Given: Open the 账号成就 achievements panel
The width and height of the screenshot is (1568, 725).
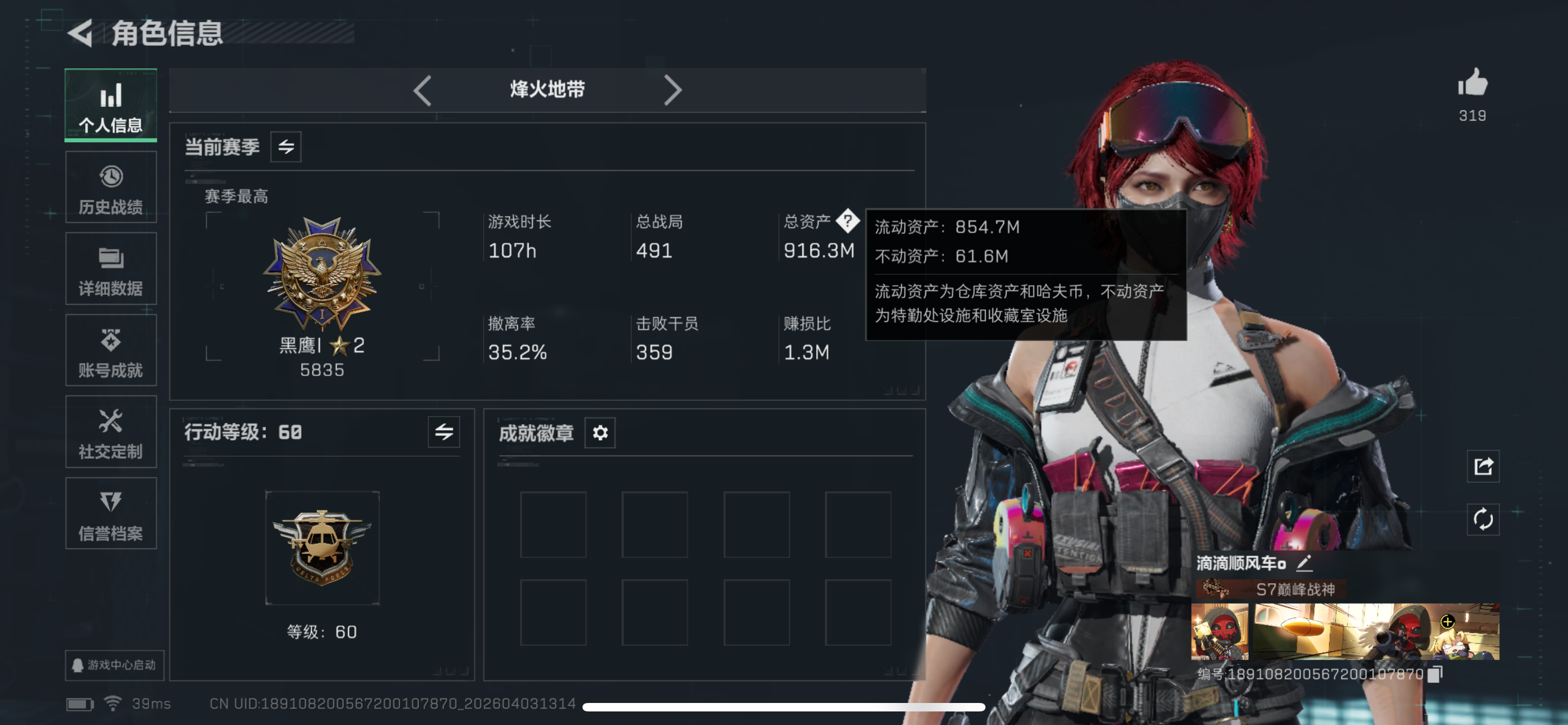Looking at the screenshot, I should [111, 350].
